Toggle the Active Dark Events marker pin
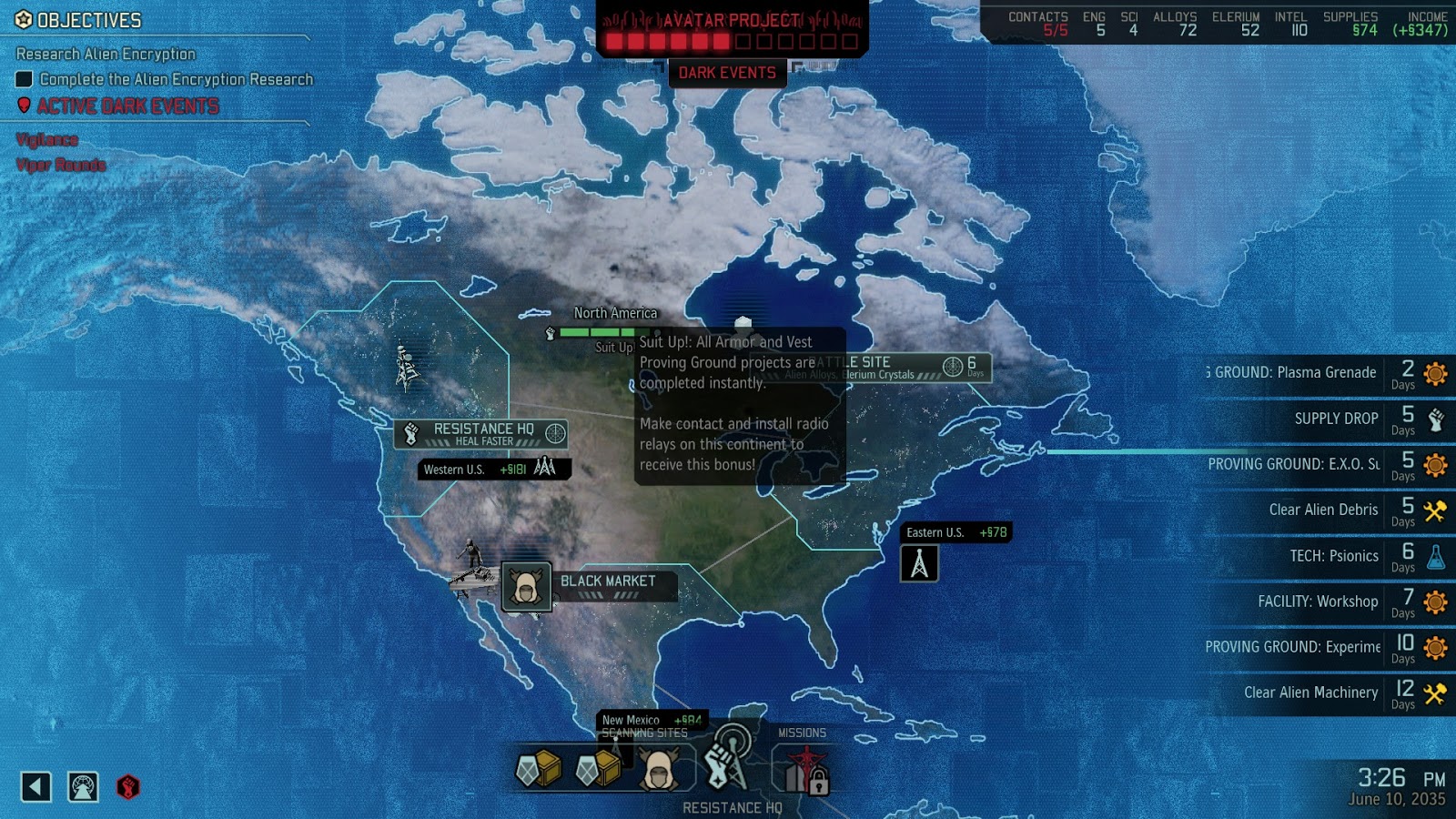Screen dimensions: 1456x819 [x=24, y=106]
